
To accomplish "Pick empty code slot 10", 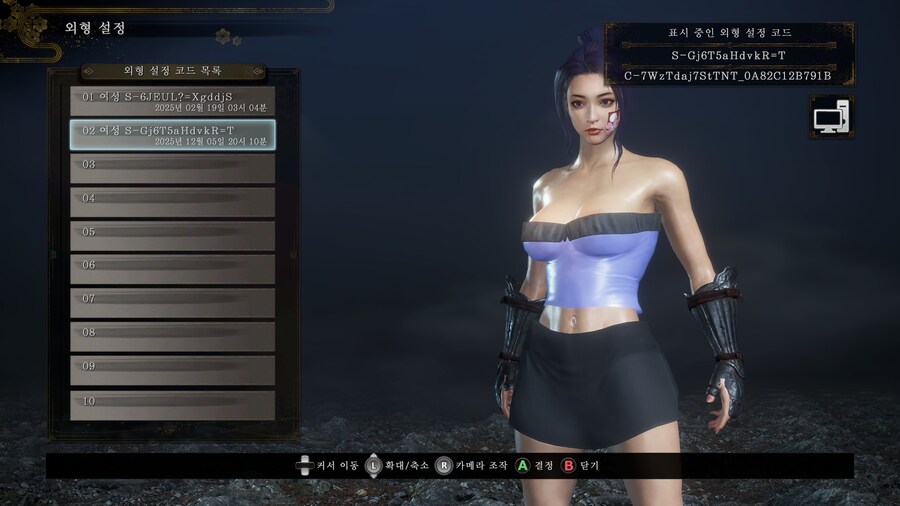I will [x=172, y=404].
